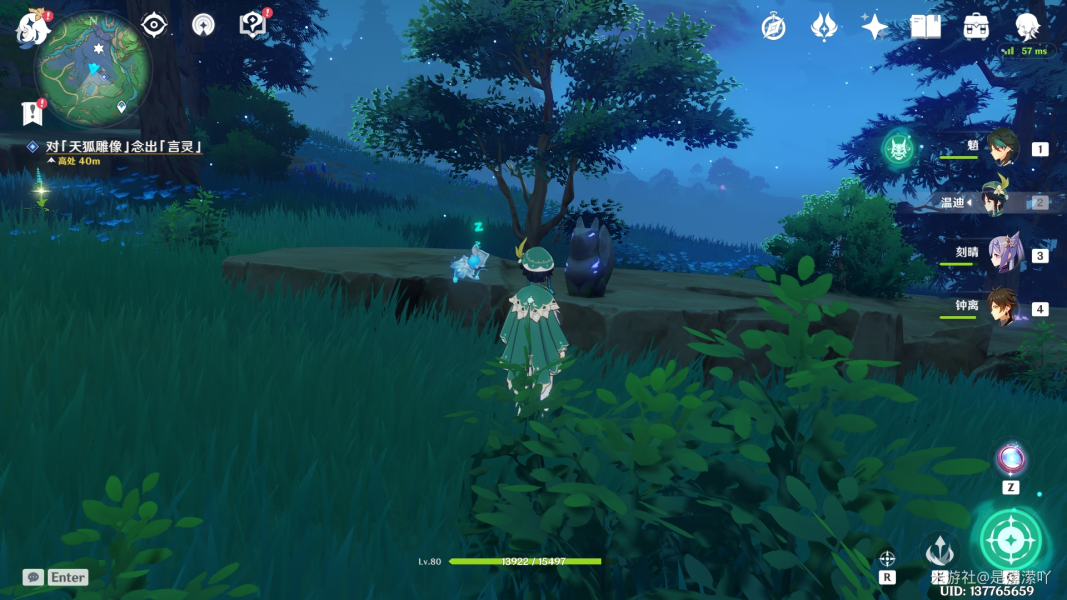Image resolution: width=1067 pixels, height=600 pixels.
Task: Select party member 温迪
Action: coord(1001,201)
